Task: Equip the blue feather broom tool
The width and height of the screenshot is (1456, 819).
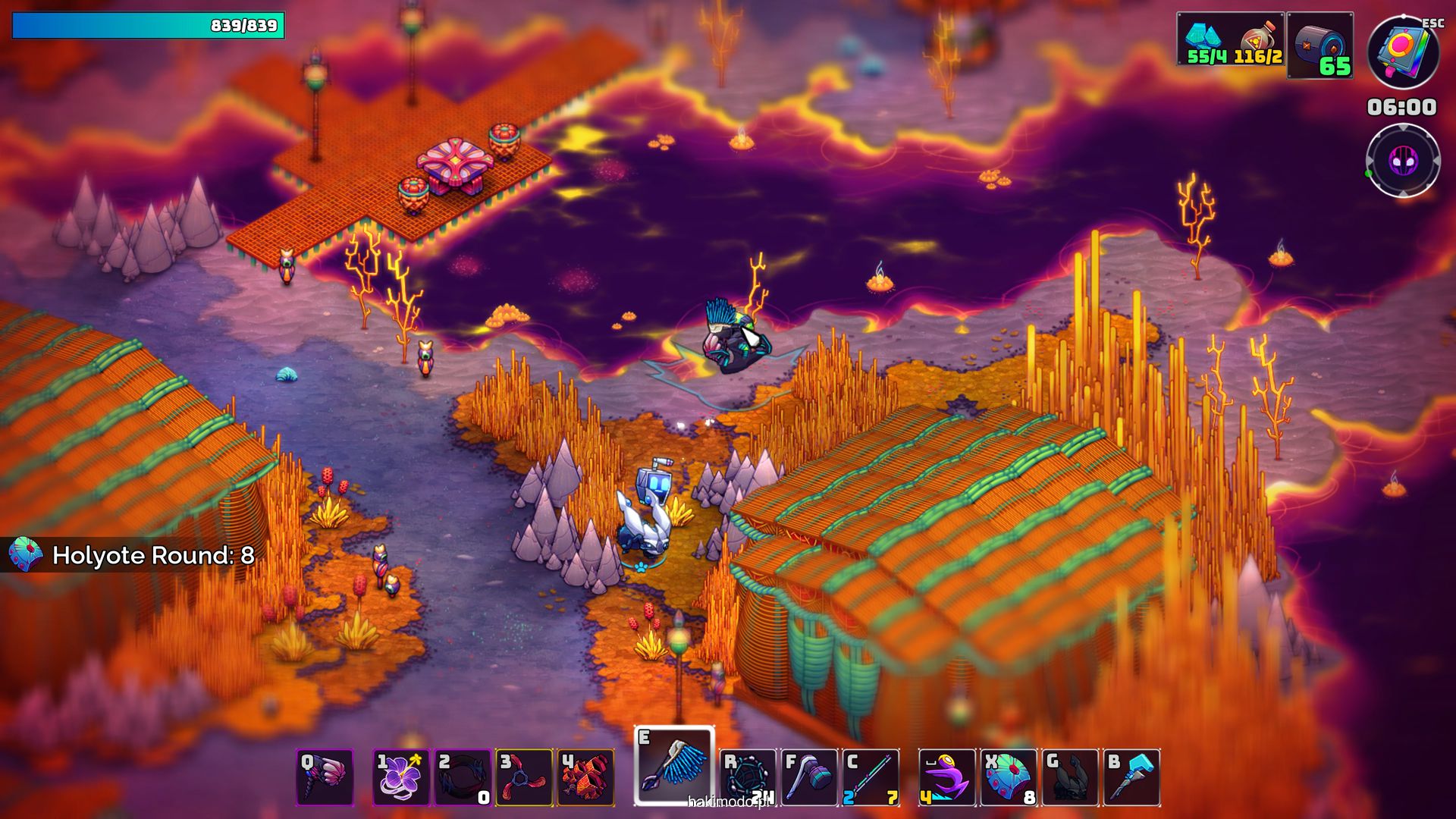Action: tap(674, 766)
